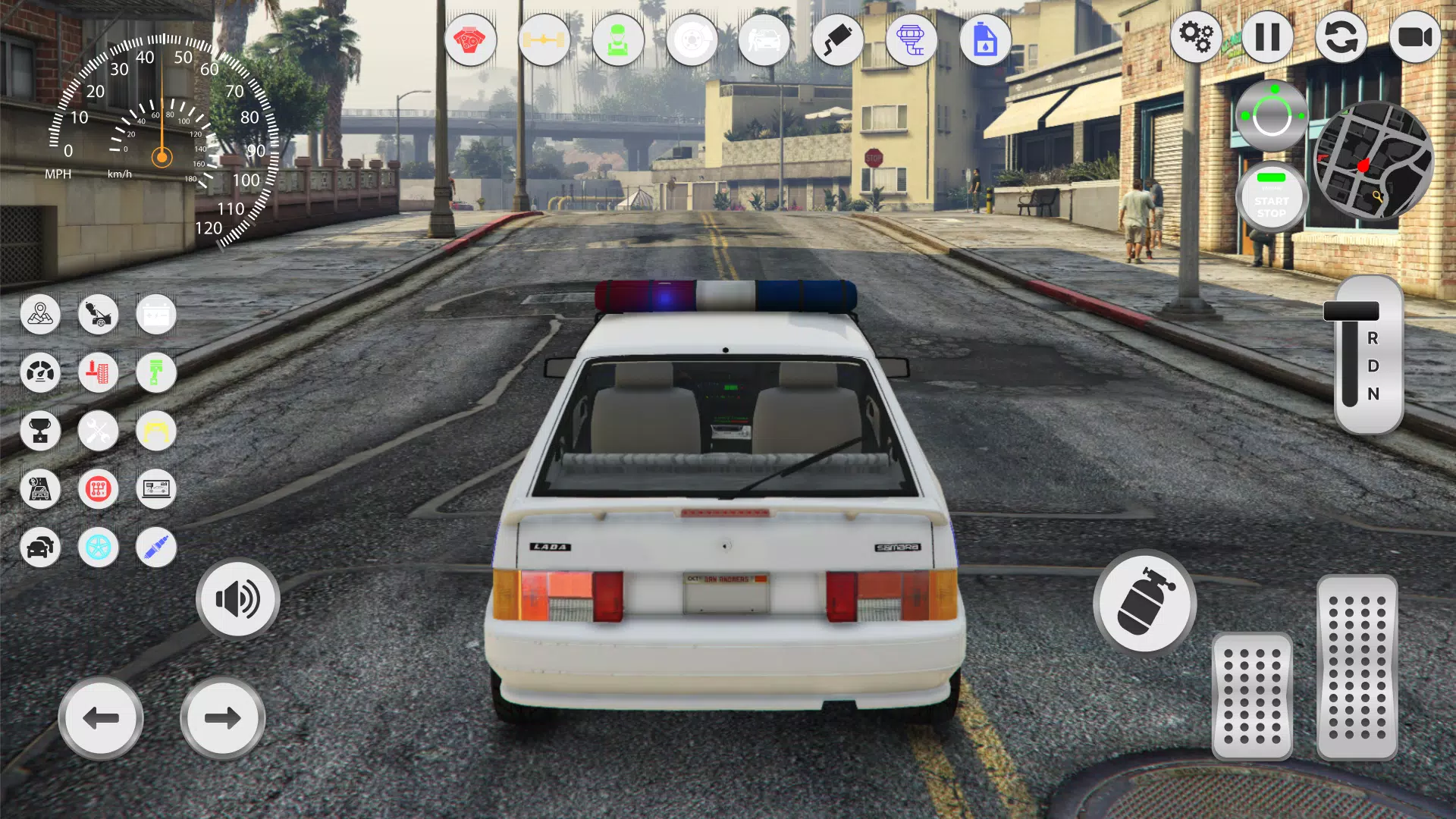The width and height of the screenshot is (1456, 819).
Task: Click the green mechanic icon
Action: click(618, 39)
